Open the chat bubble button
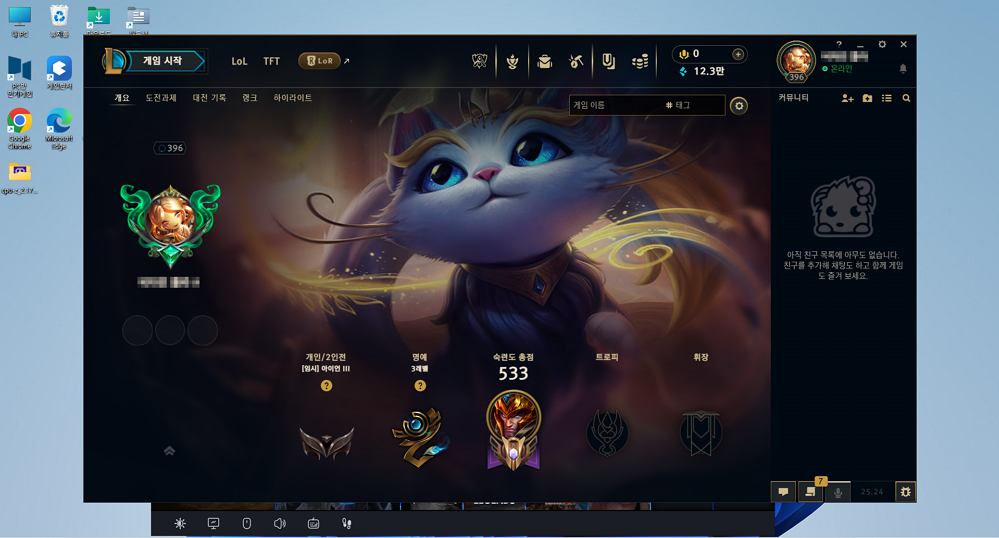 [x=783, y=492]
